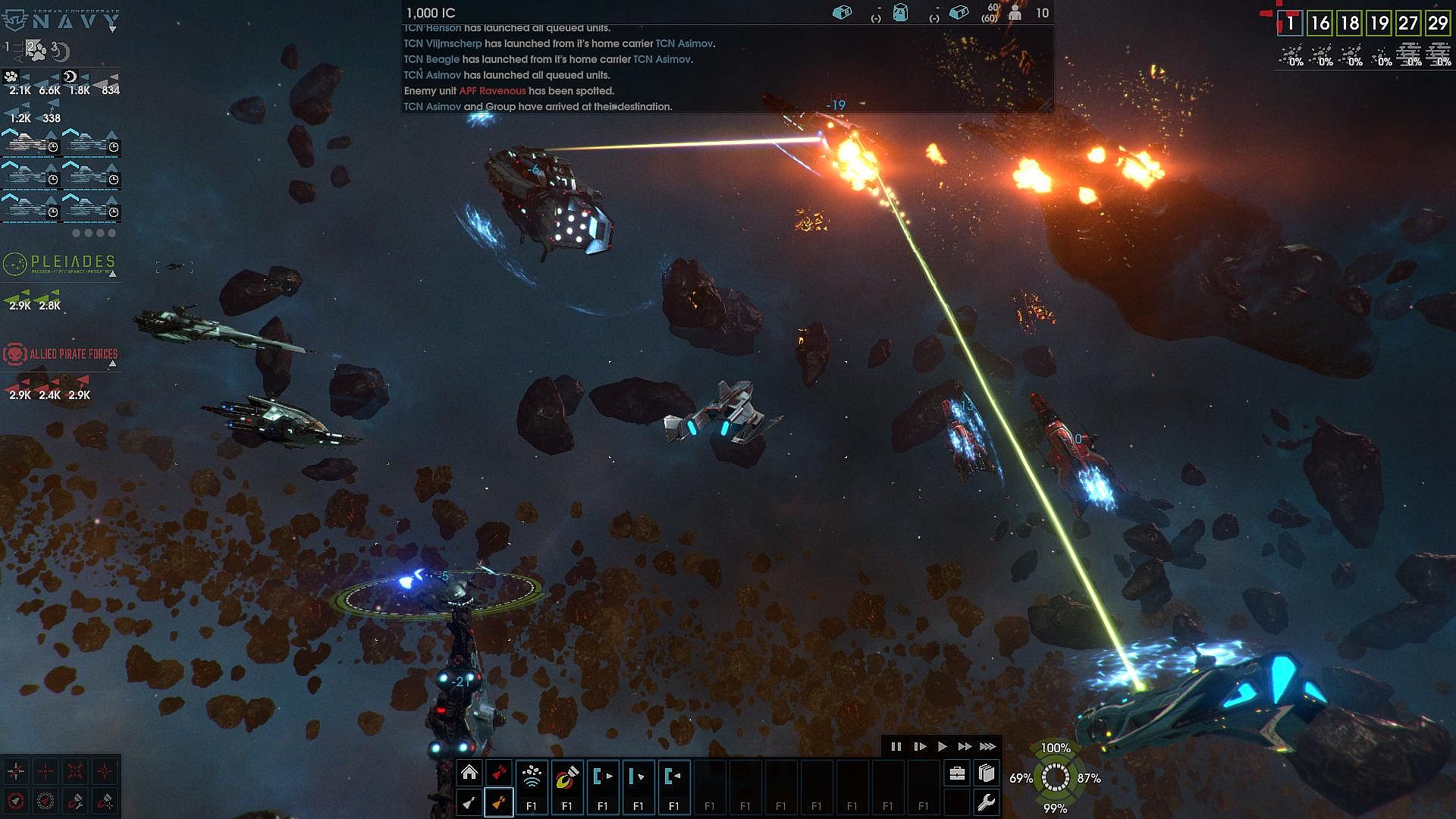
Task: Expand the Pleiades faction panel
Action: pyautogui.click(x=112, y=274)
